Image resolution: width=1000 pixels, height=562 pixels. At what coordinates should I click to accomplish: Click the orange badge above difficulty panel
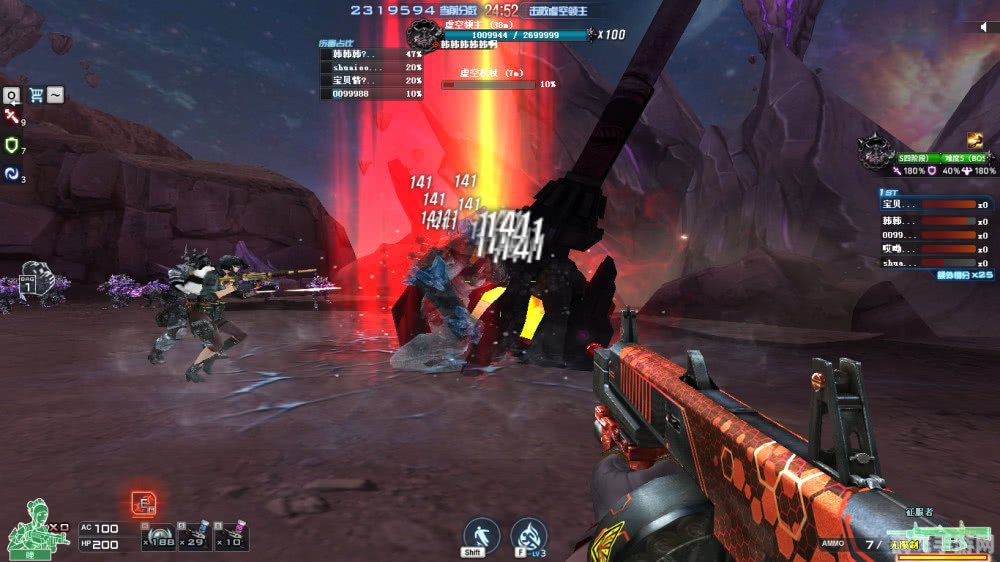(974, 140)
